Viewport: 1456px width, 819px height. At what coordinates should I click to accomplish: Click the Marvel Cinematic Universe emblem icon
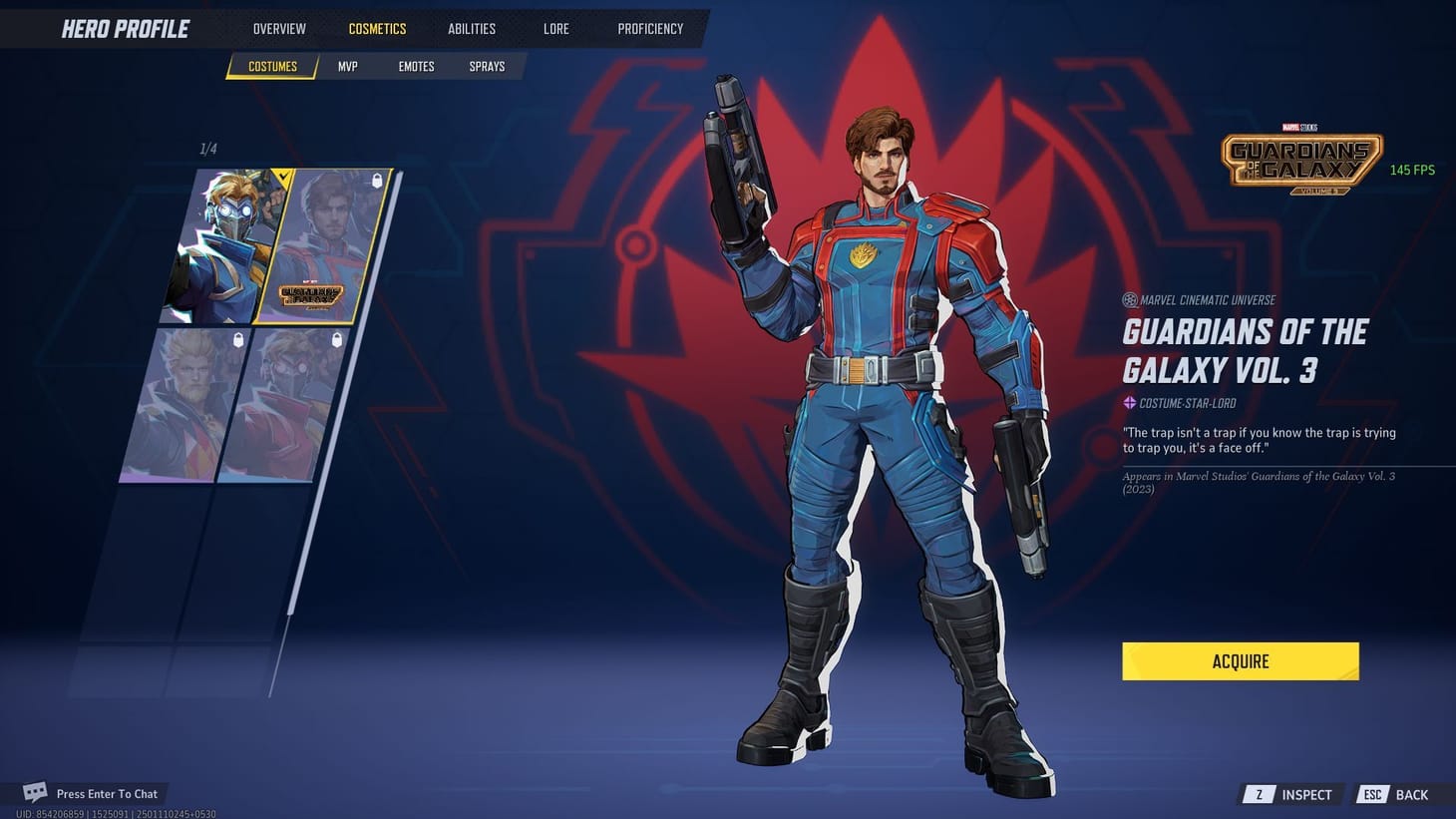(1128, 299)
